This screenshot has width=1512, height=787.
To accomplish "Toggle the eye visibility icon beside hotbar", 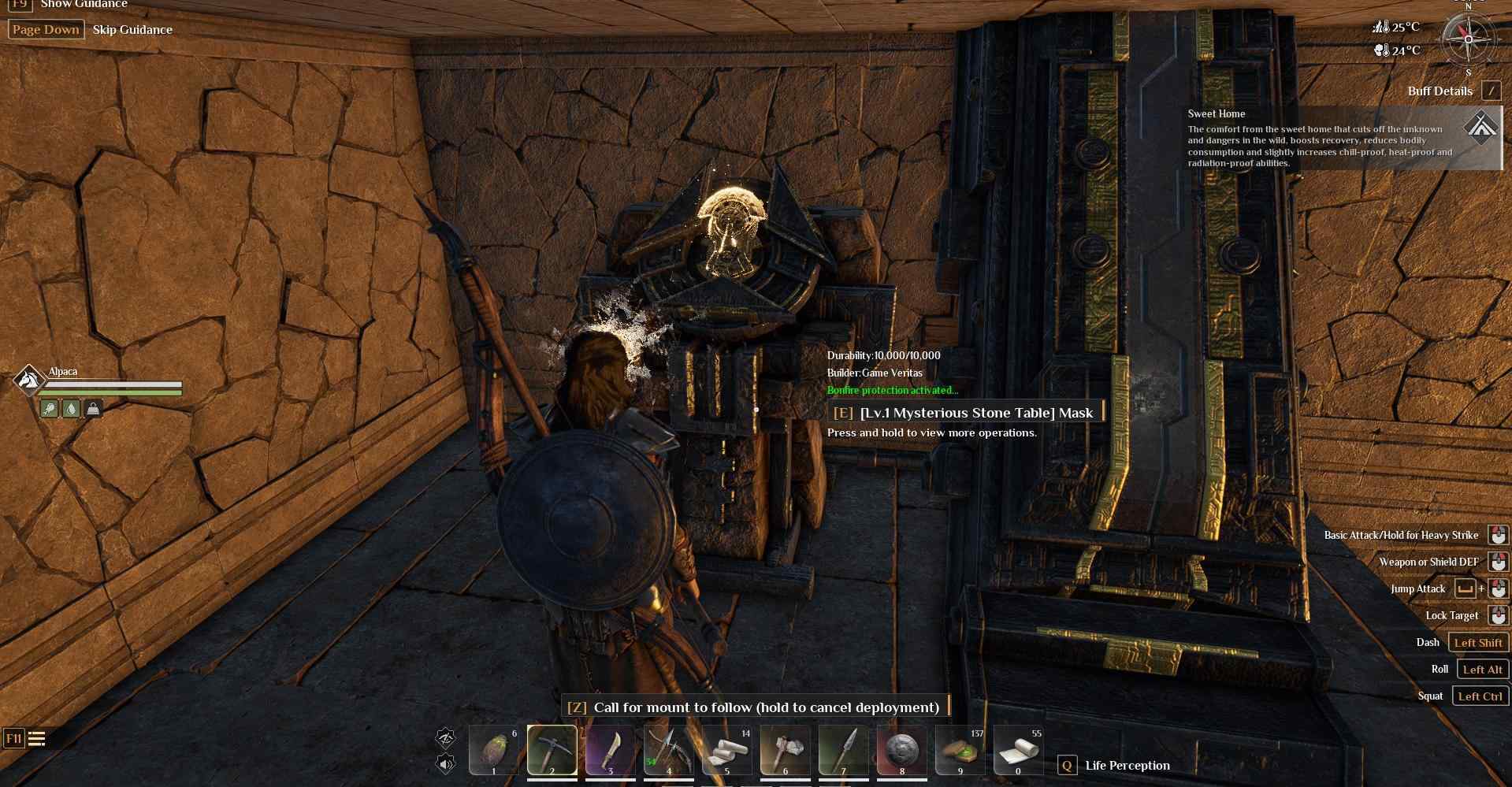I will click(x=446, y=737).
